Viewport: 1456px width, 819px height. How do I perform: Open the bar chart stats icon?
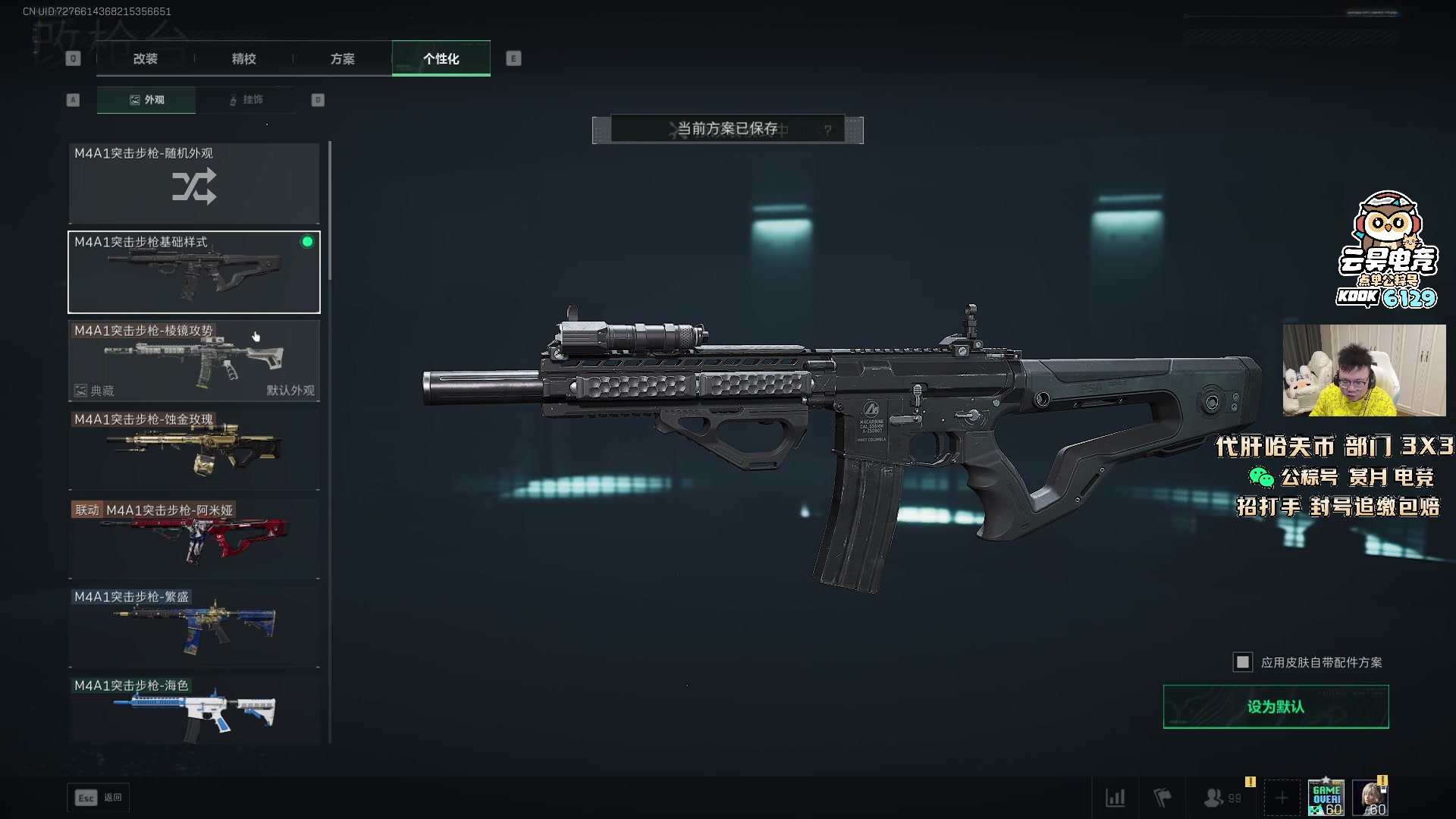coord(1115,798)
